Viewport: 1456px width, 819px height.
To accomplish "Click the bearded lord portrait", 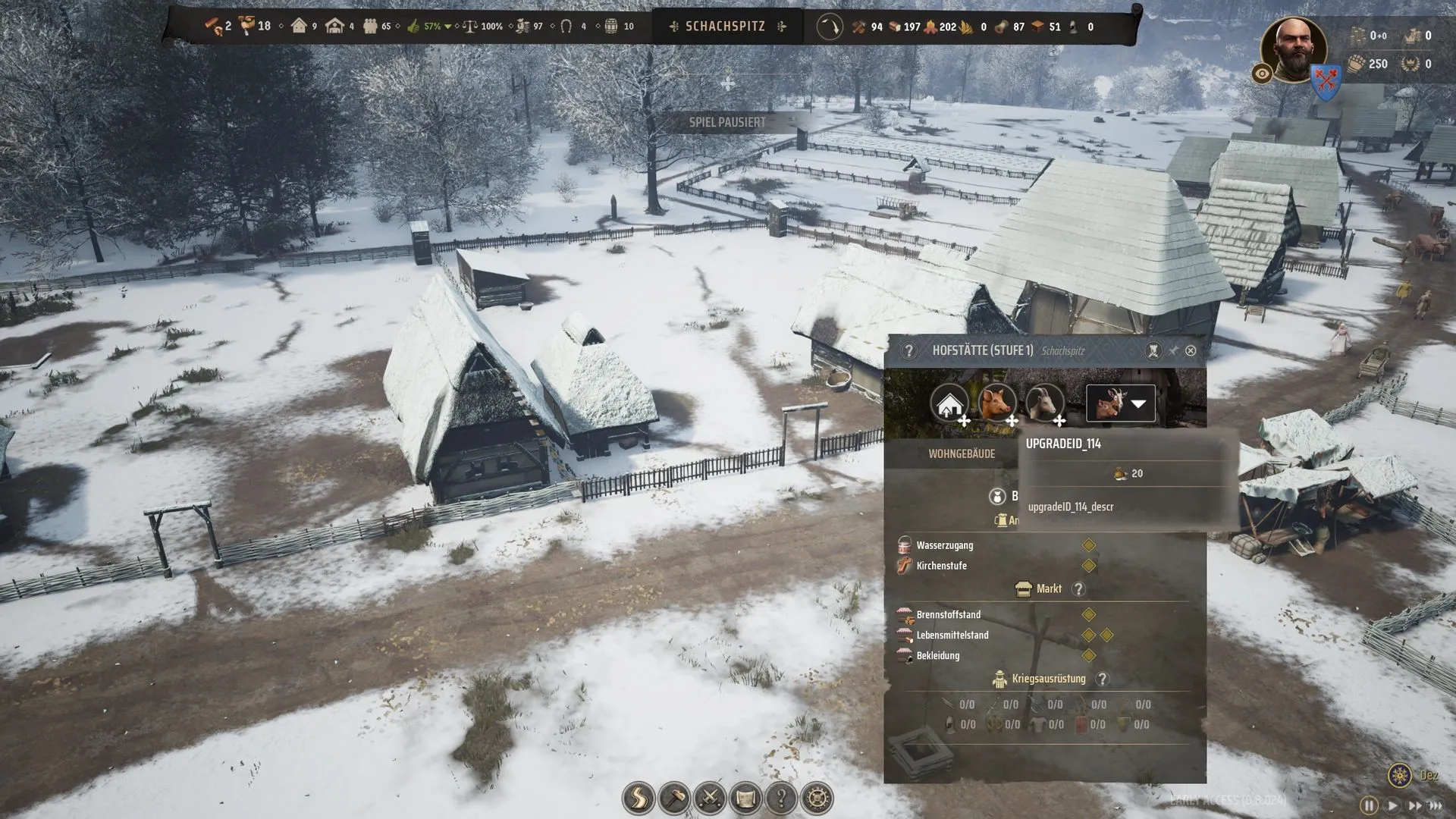I will (x=1293, y=50).
